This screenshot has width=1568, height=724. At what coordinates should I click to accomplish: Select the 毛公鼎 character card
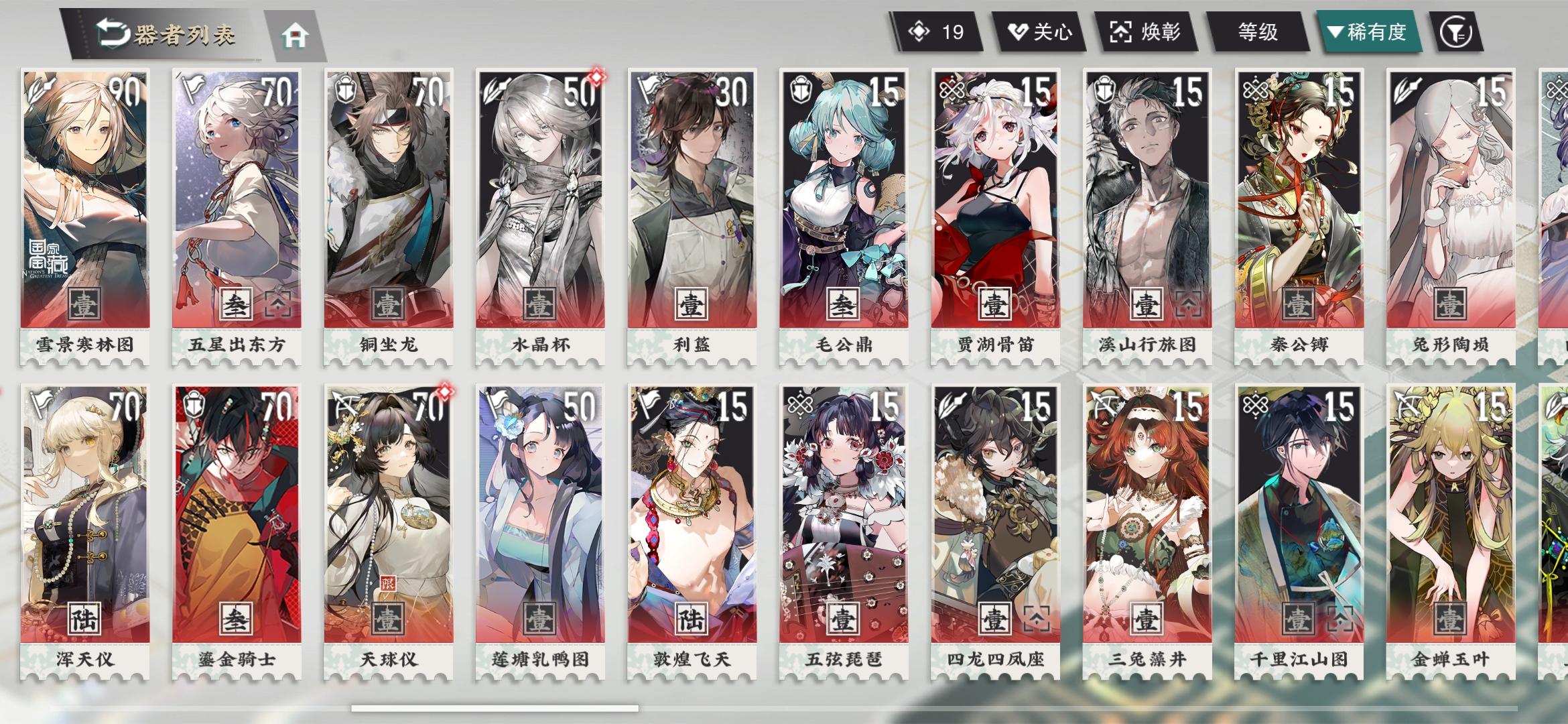842,201
